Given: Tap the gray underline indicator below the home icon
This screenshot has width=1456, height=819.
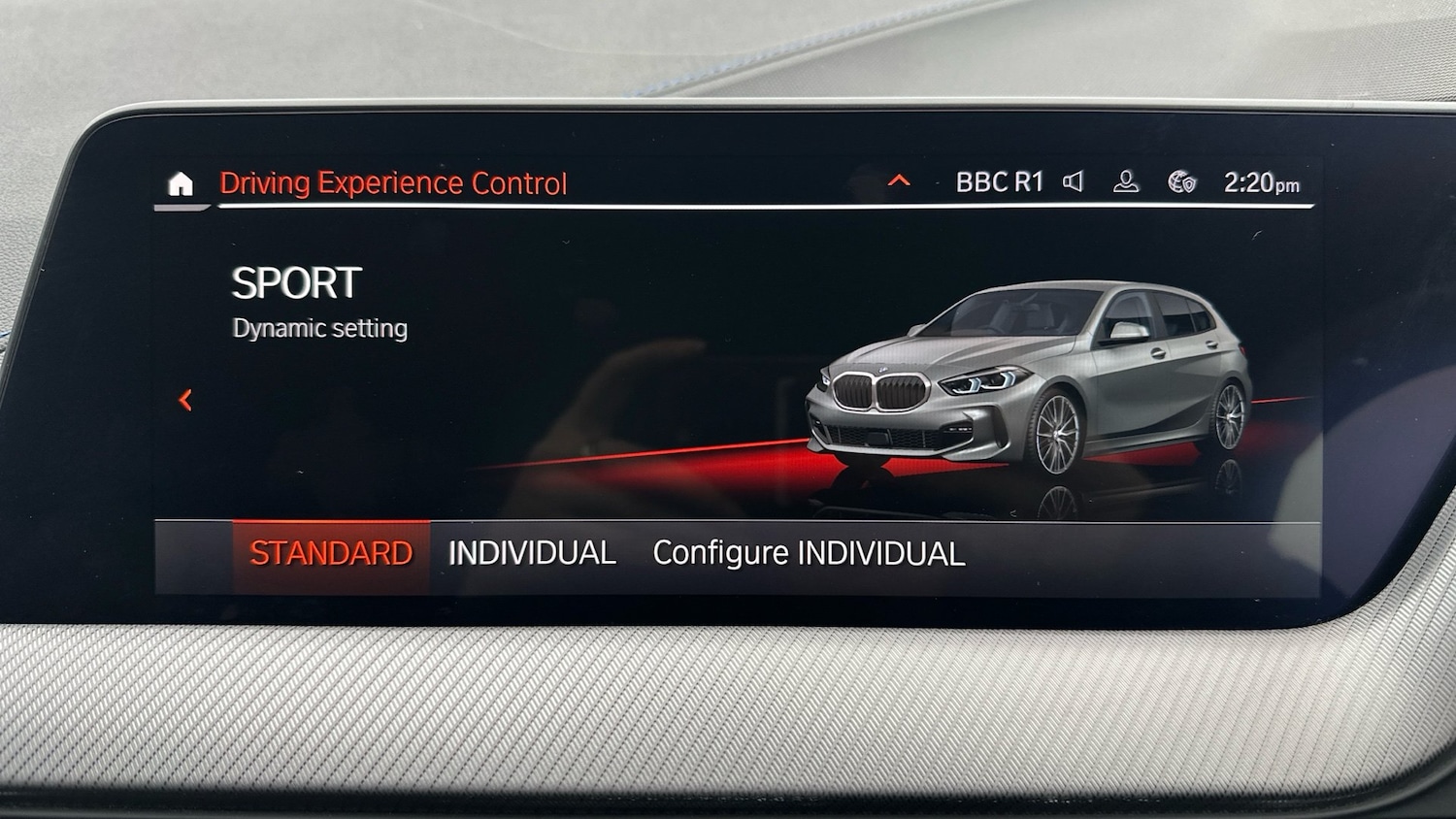Looking at the screenshot, I should pos(181,207).
